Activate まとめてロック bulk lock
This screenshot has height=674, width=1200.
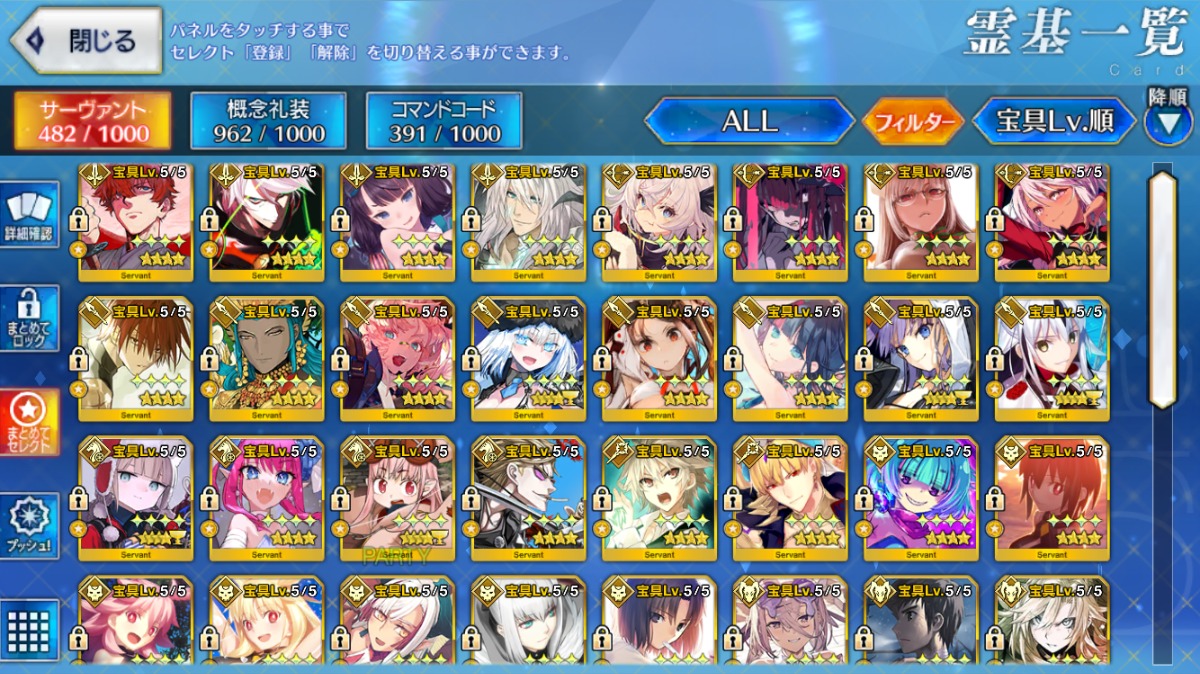click(30, 318)
